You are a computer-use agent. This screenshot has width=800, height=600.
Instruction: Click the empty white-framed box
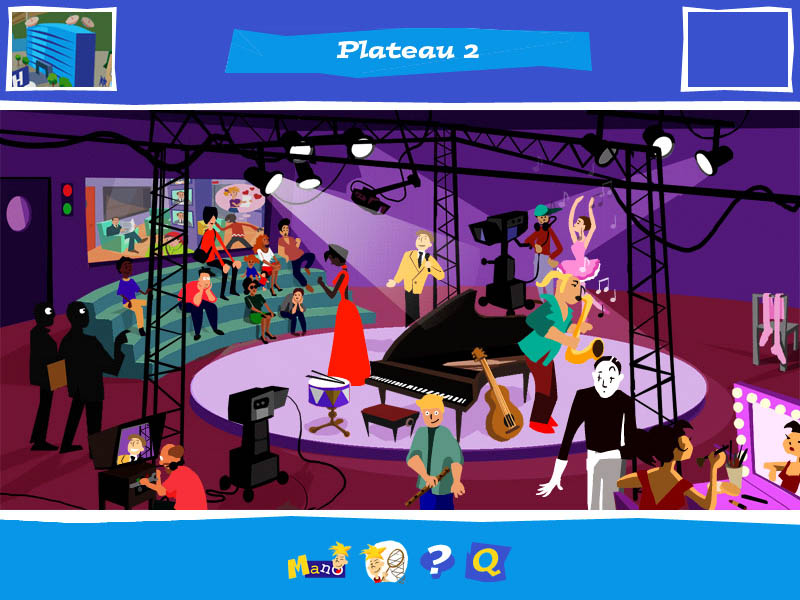coord(736,49)
